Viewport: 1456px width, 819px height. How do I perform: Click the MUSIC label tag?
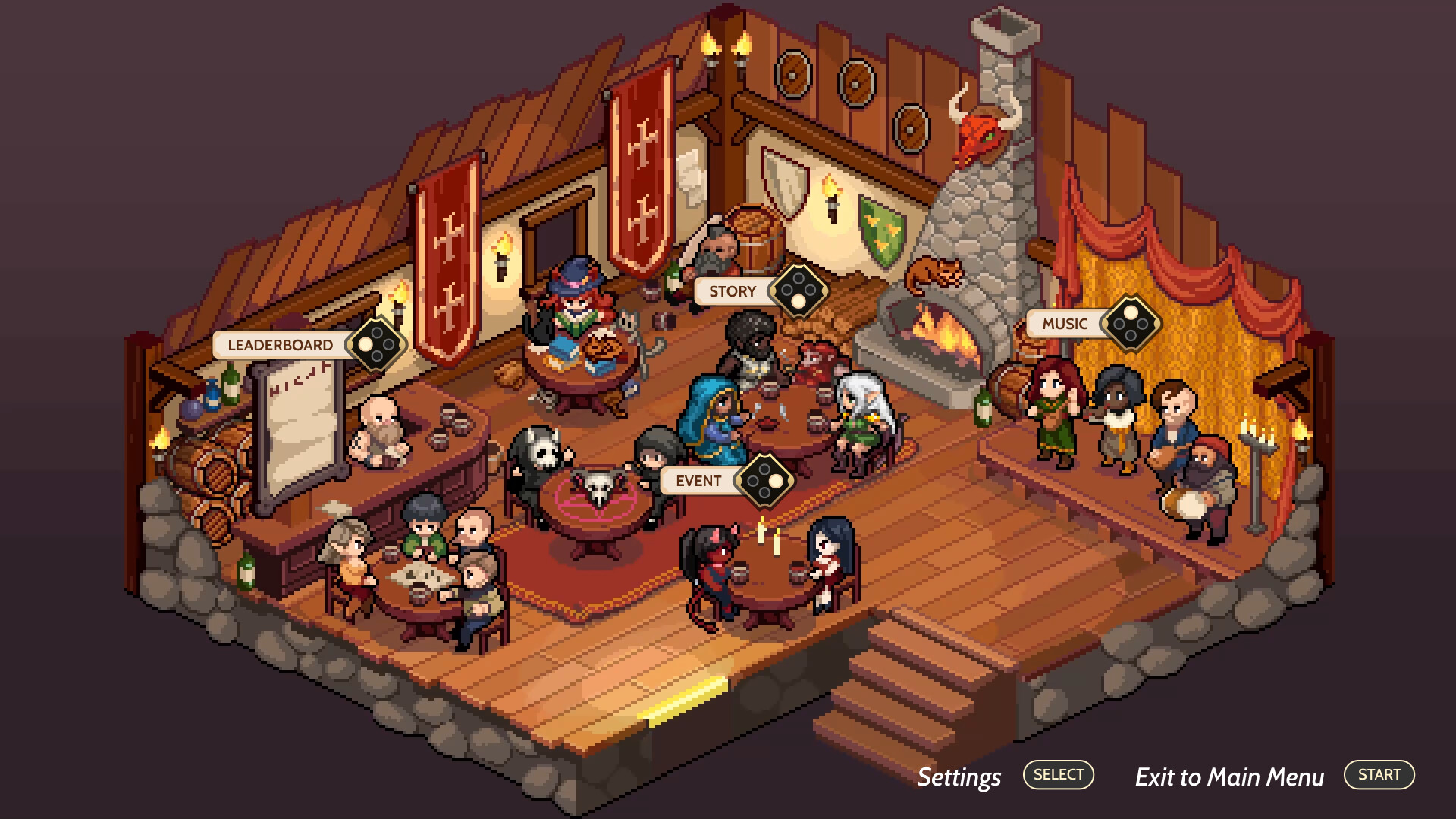[1064, 323]
